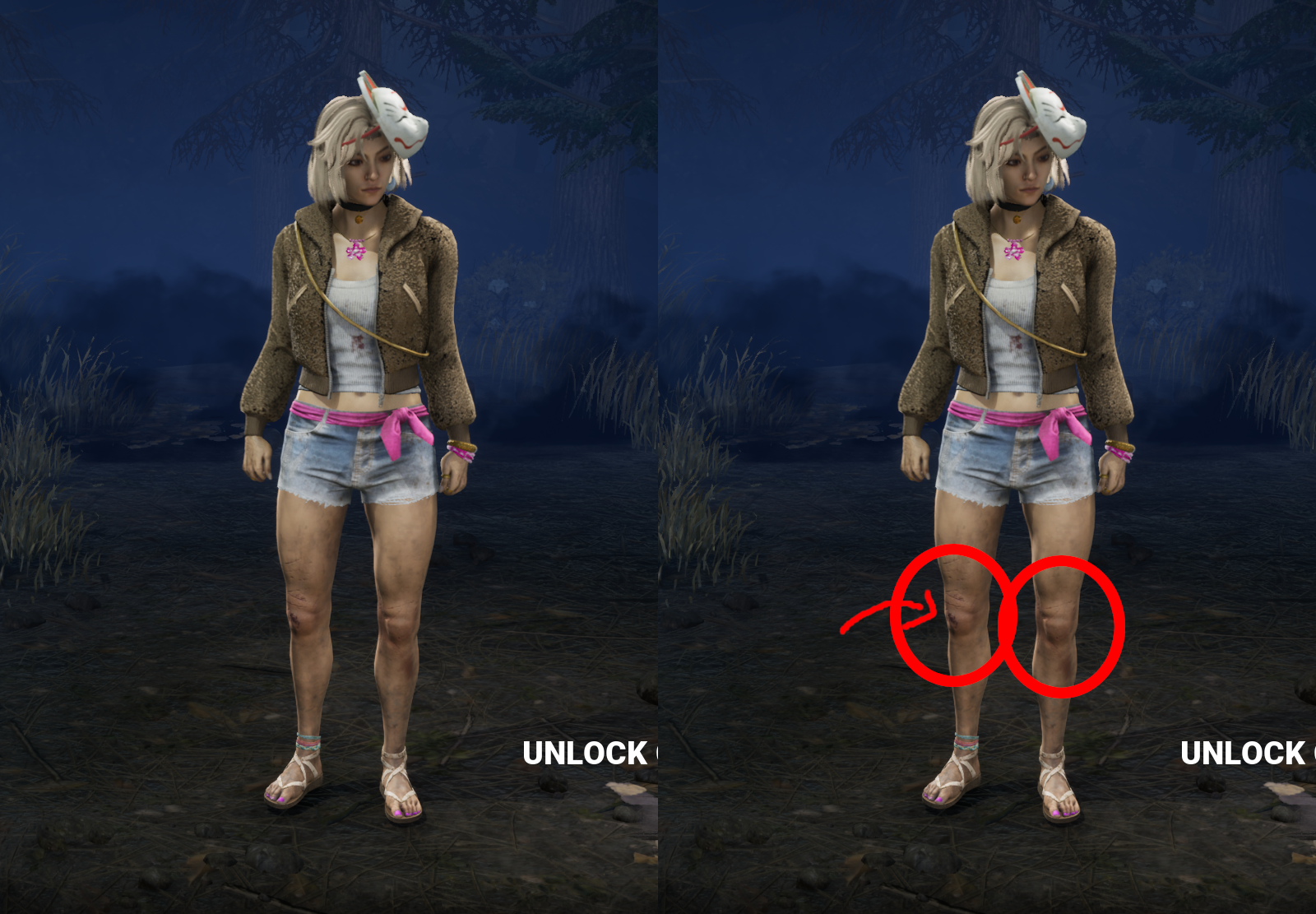This screenshot has height=914, width=1316.
Task: Click the left UNLOCK label
Action: (x=584, y=751)
